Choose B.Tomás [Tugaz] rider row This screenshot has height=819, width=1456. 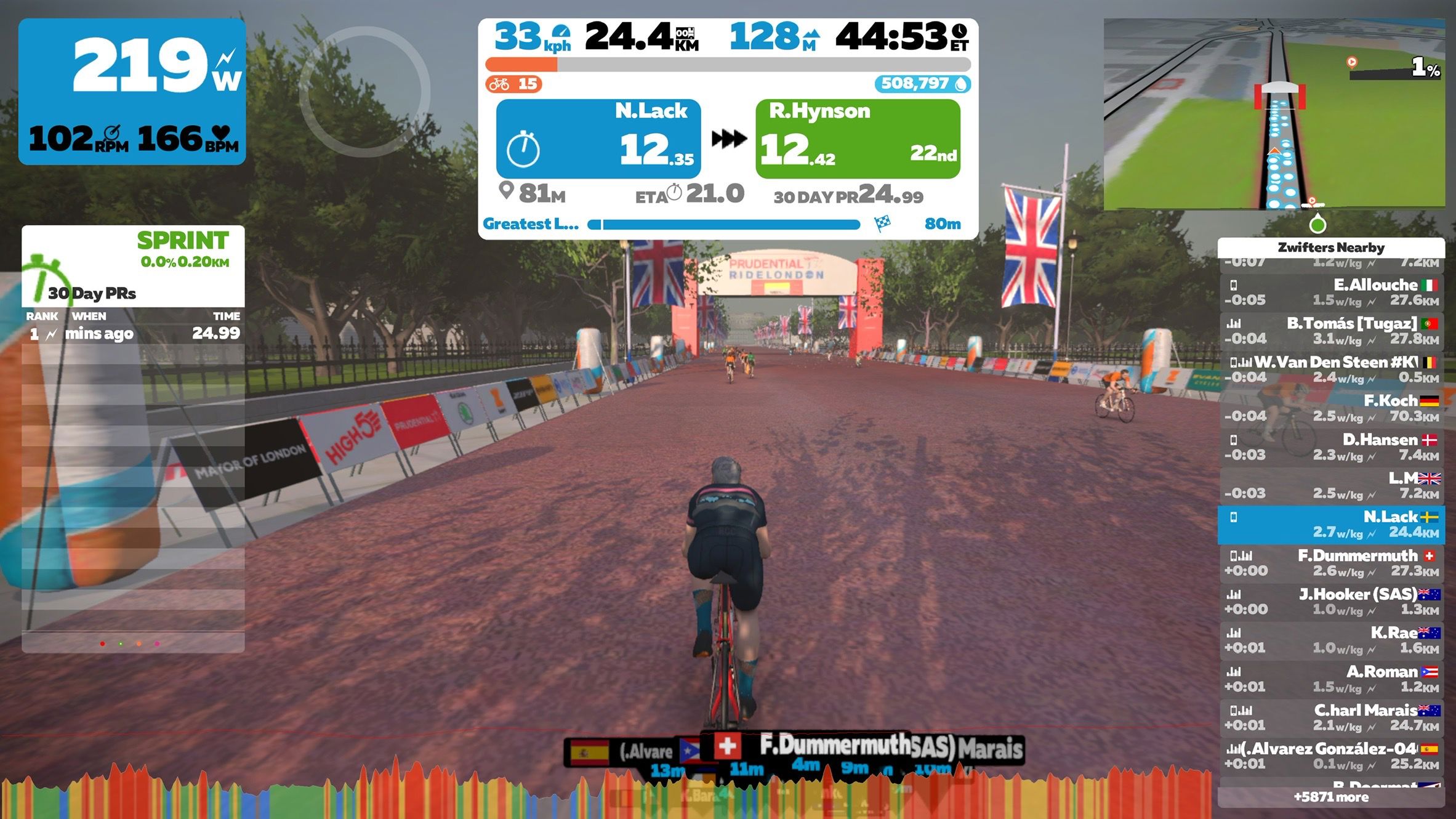coord(1331,331)
